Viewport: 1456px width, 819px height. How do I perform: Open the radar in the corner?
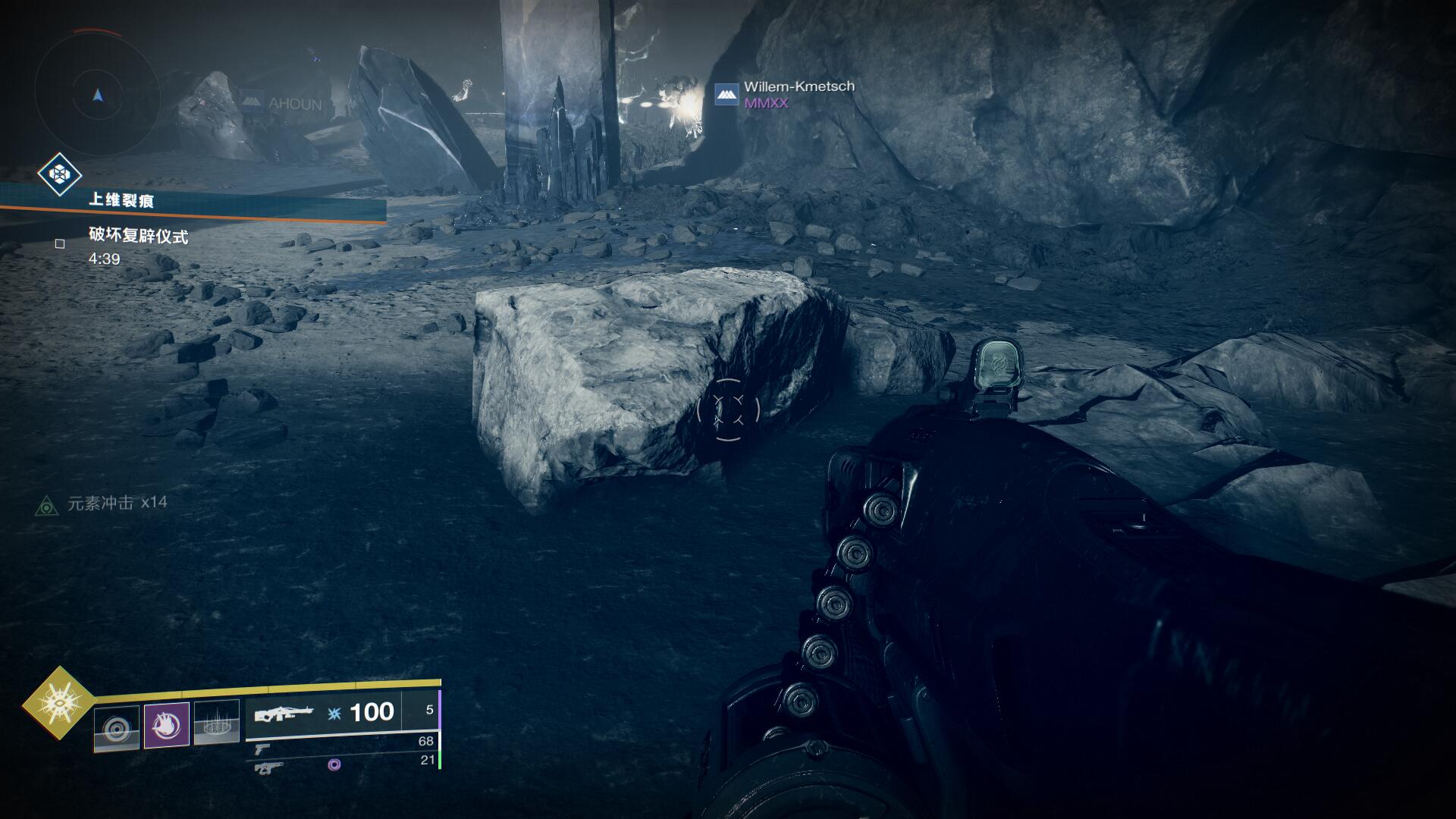97,96
